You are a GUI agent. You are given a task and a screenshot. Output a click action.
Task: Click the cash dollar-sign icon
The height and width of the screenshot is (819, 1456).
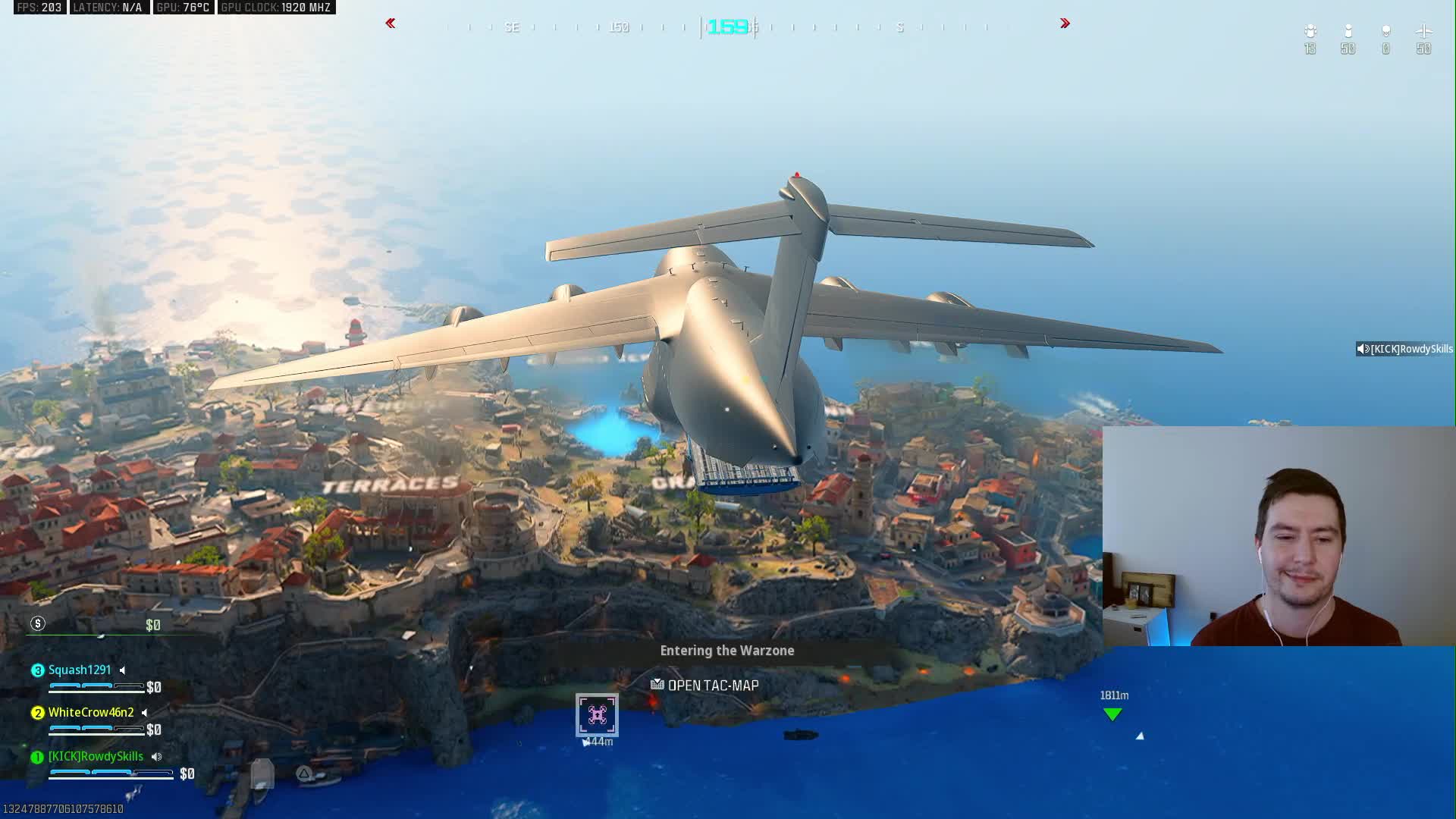38,624
